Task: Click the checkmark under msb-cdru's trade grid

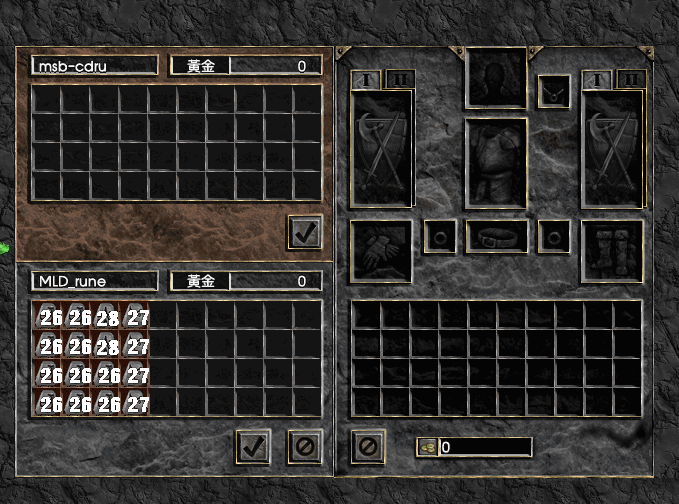Action: (304, 232)
